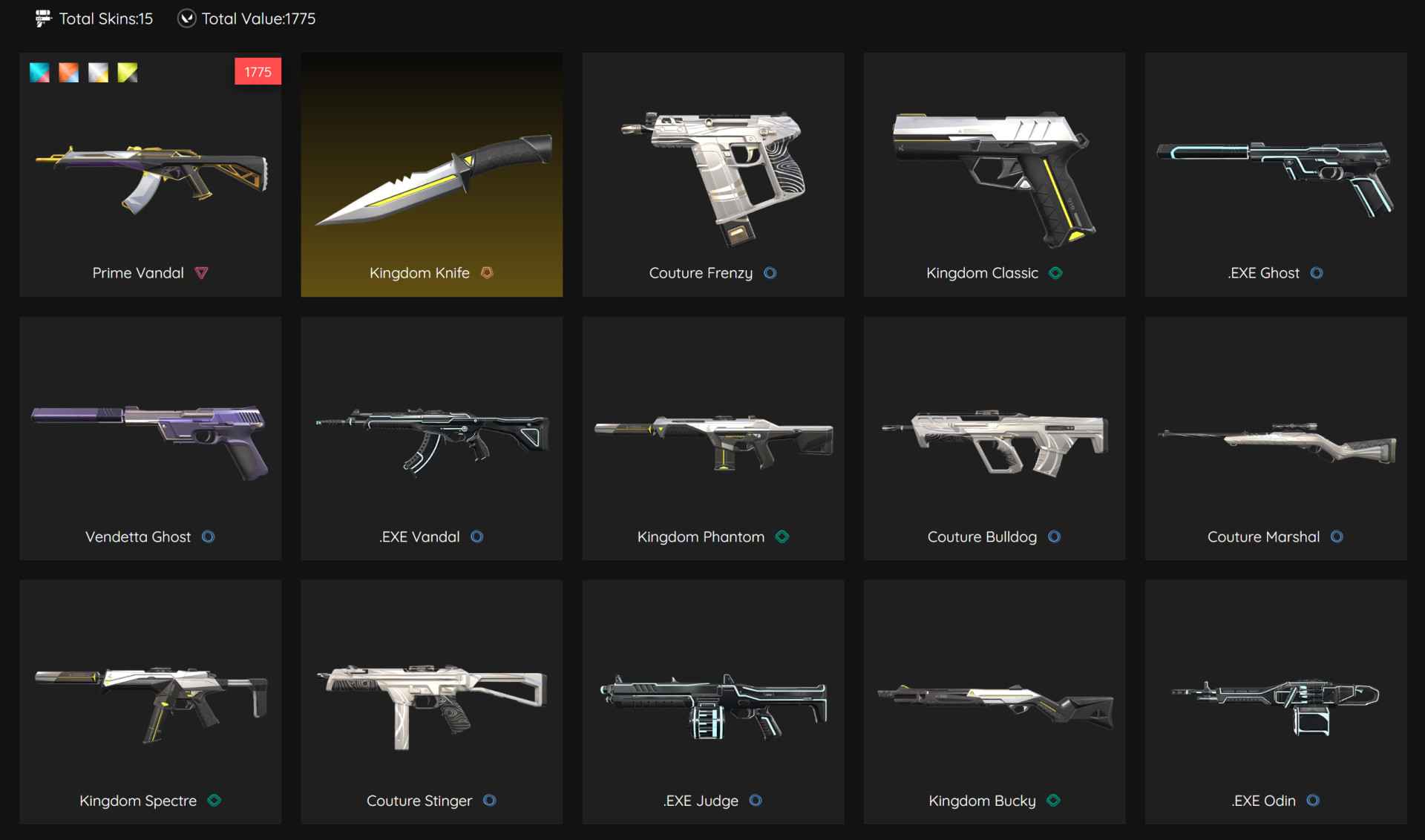Click the Valorant logo beside Total Value
This screenshot has height=840, width=1425.
pos(188,19)
